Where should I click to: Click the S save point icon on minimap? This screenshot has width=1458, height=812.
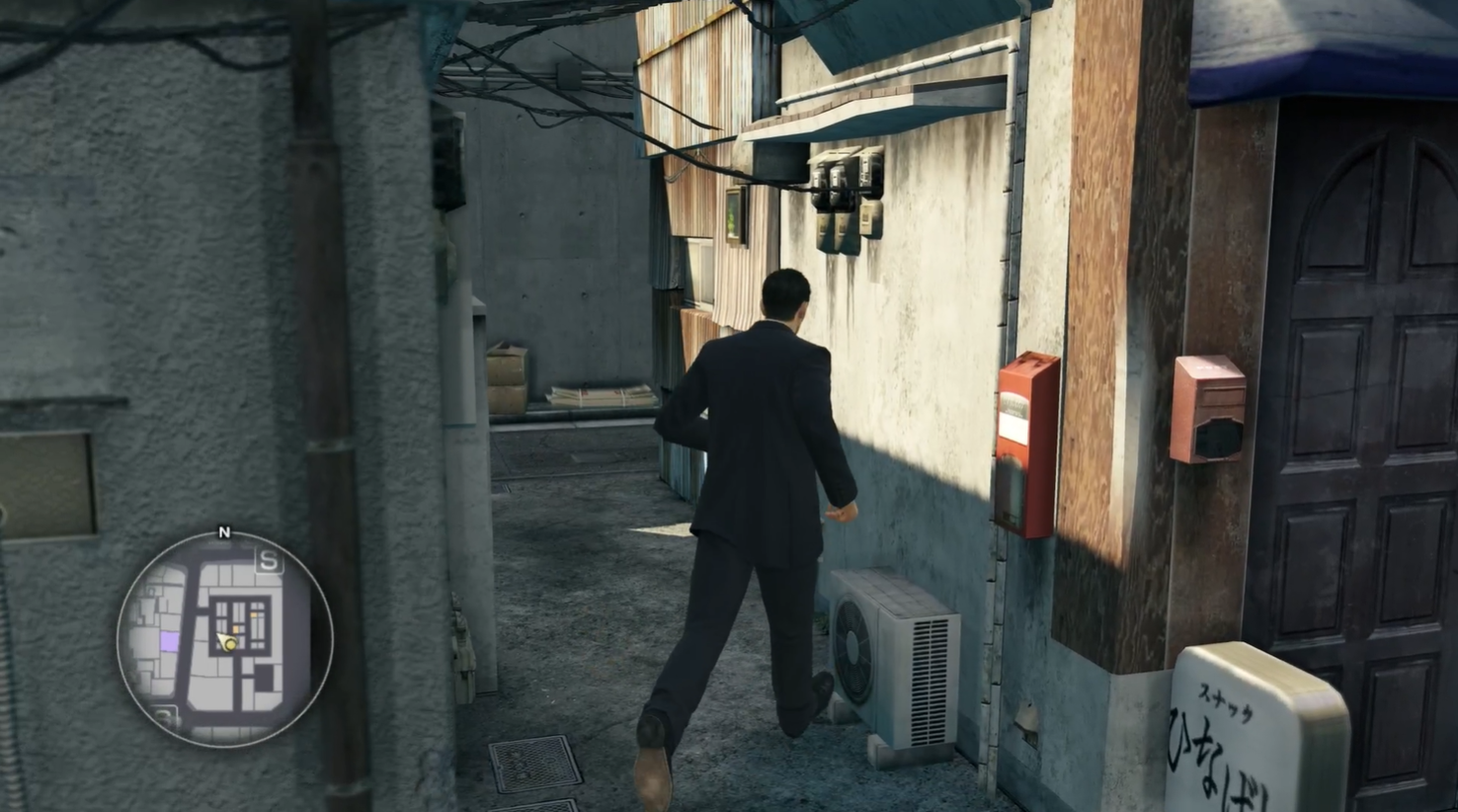pyautogui.click(x=269, y=560)
